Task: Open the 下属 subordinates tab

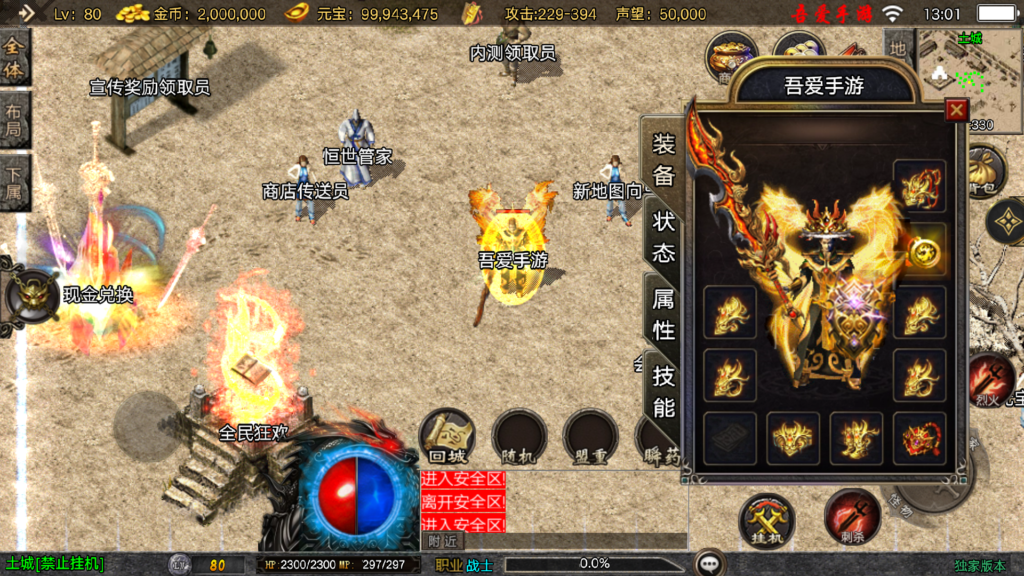Action: click(x=14, y=184)
